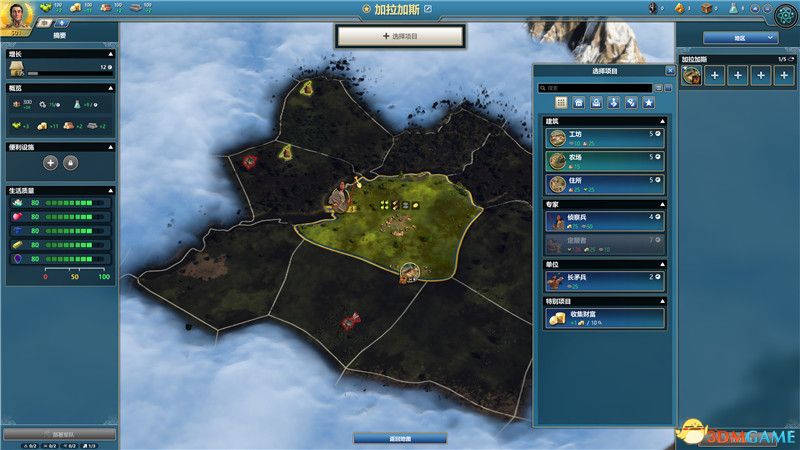Click the 选择项目 button above the map
The image size is (800, 450).
(x=400, y=36)
